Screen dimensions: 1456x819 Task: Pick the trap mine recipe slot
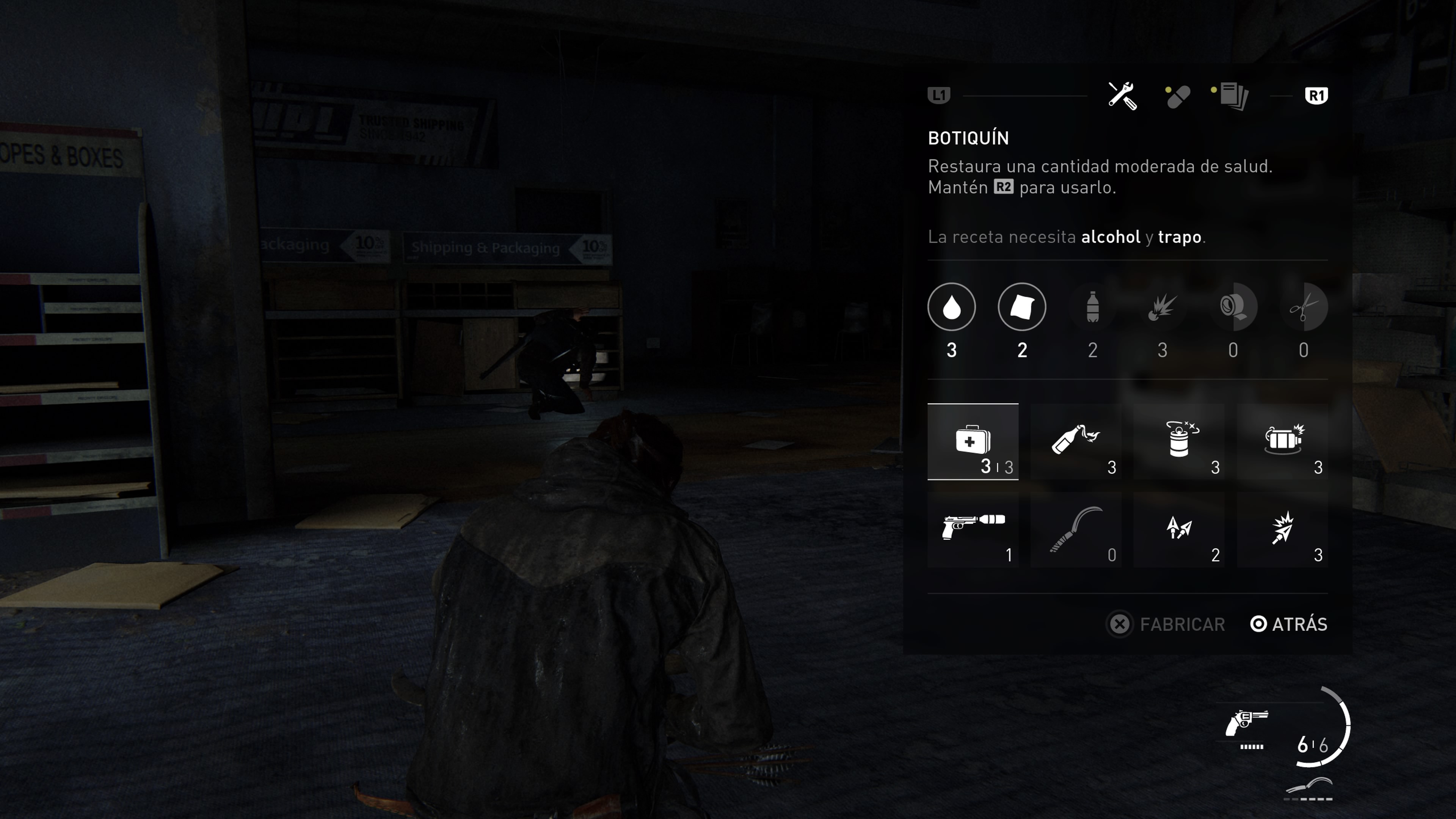pos(1282,442)
